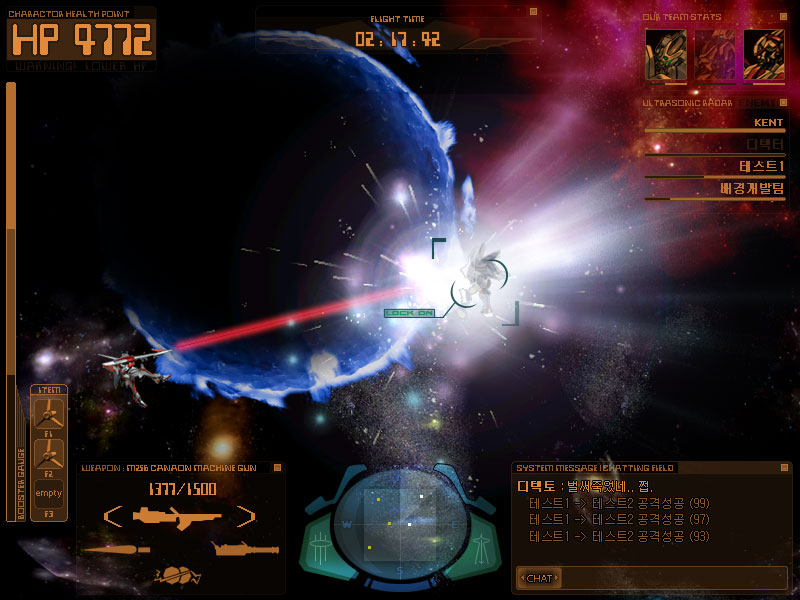
Task: Switch to the previous weapon with left arrow
Action: (x=113, y=517)
